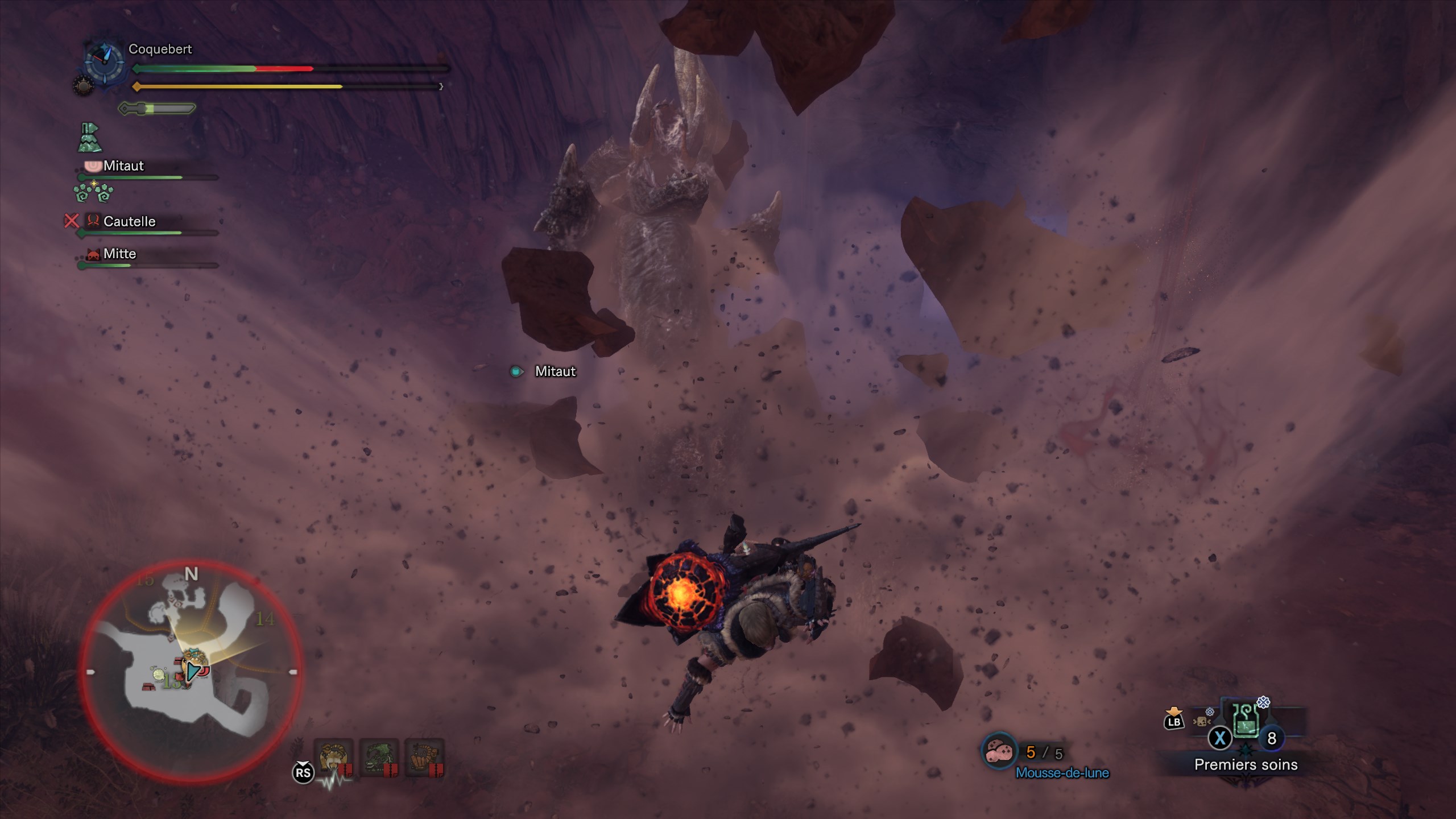The width and height of the screenshot is (1456, 819).
Task: Inspect the green paw buff icons
Action: 94,193
